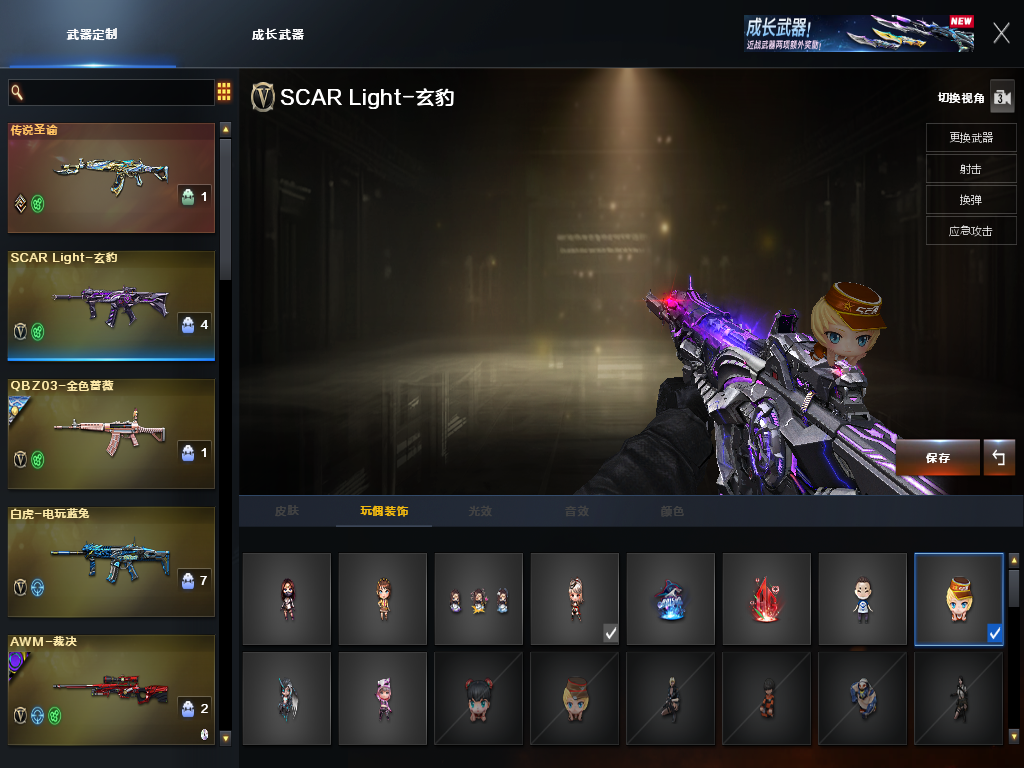The width and height of the screenshot is (1024, 768).
Task: Switch to the 成长武器 tab
Action: tap(278, 34)
